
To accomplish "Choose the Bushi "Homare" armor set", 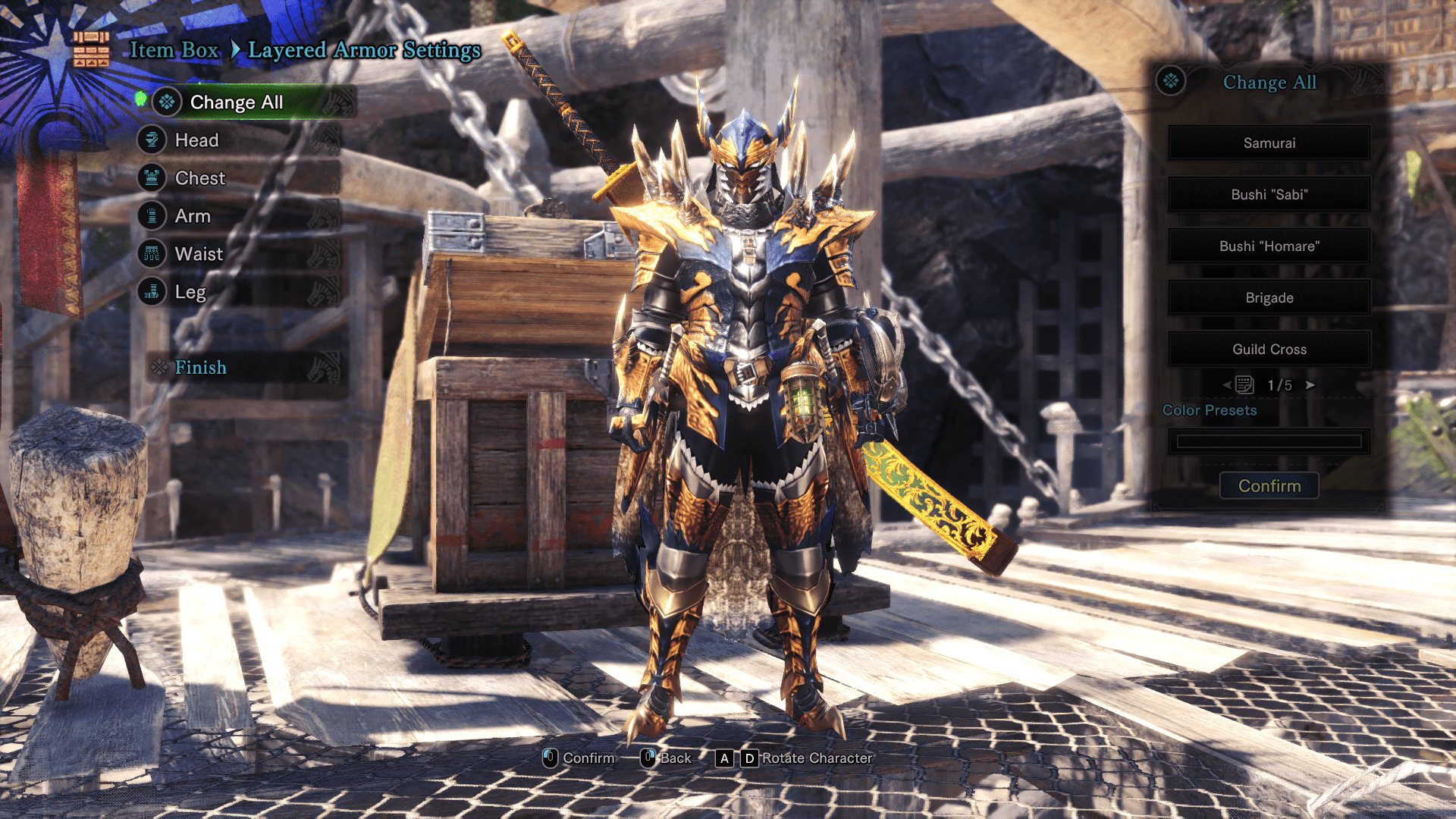I will [x=1269, y=246].
